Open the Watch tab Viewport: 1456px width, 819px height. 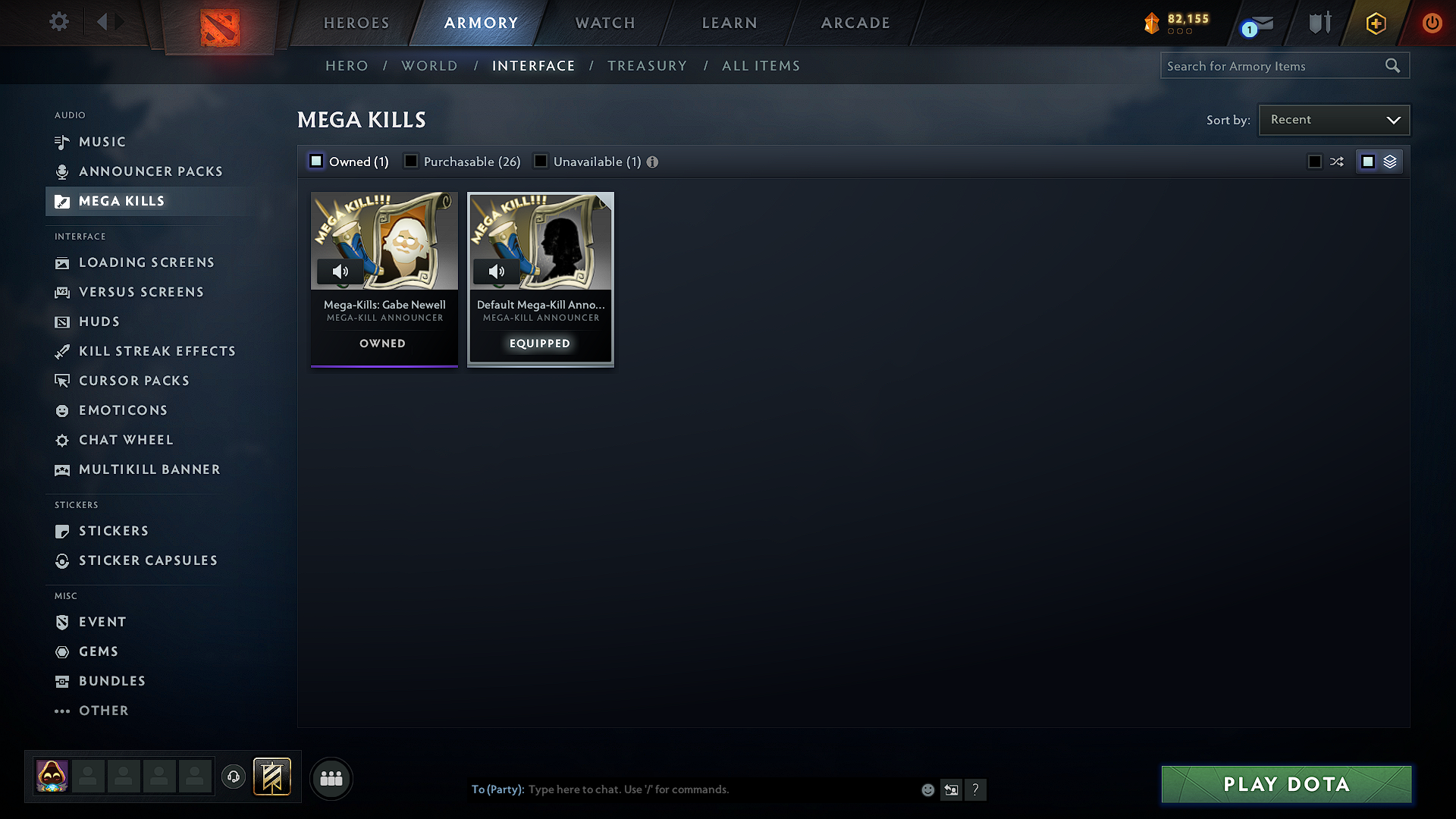pos(604,23)
